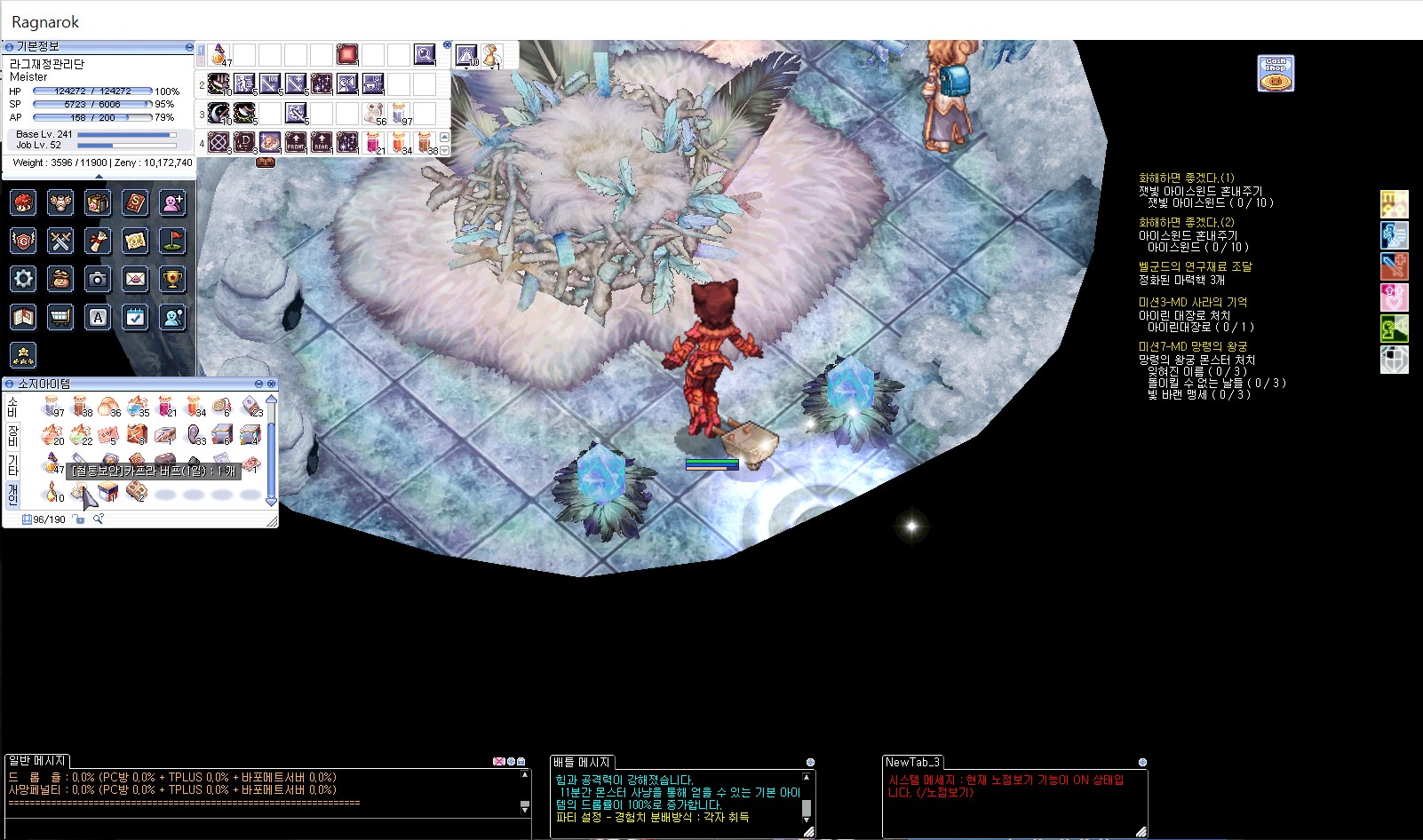Open the calendar check icon
Screen dimensions: 1423x840
click(x=135, y=317)
